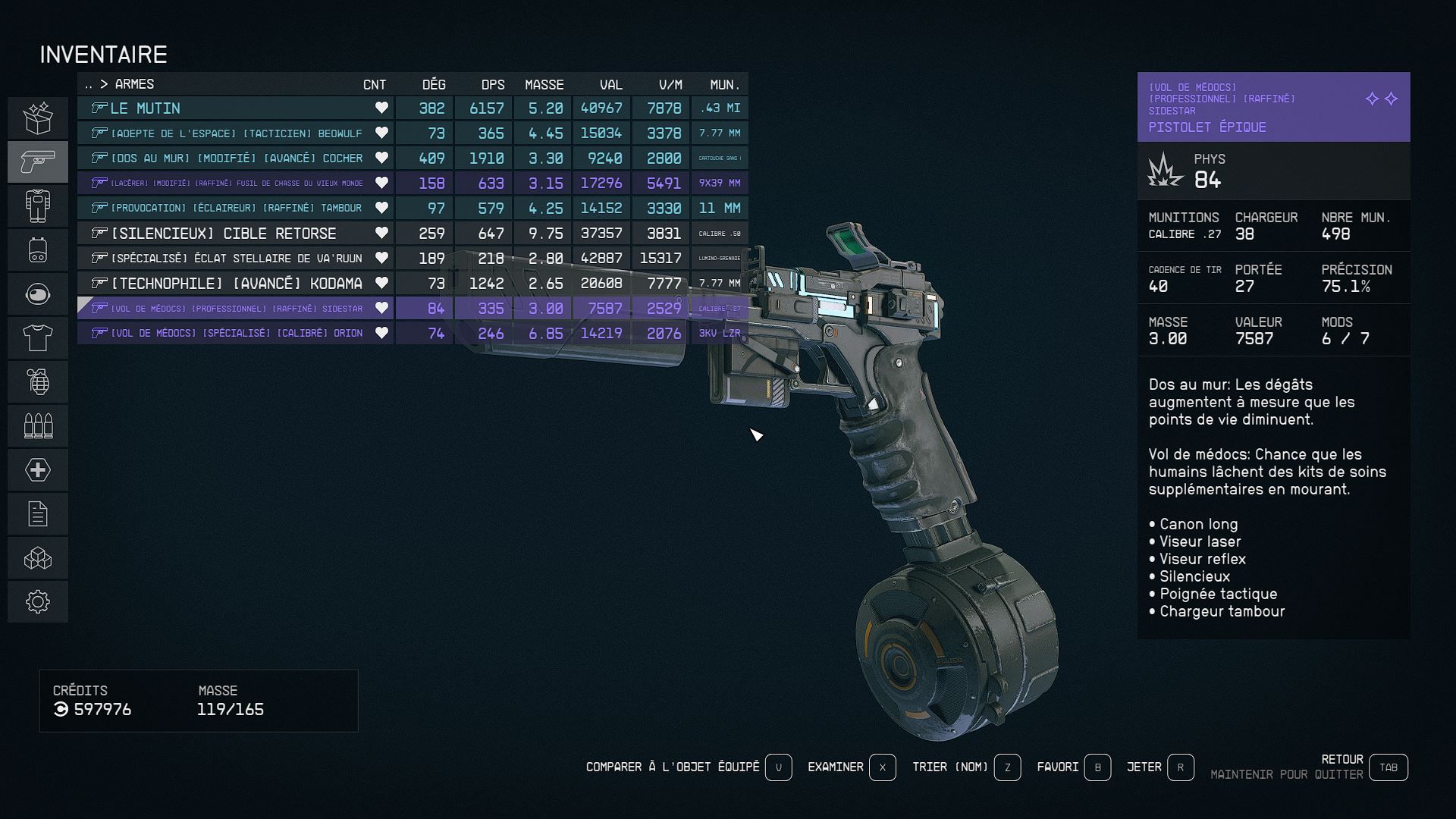Go back to the parent inventory folder
Screen dimensions: 1456x819
(89, 84)
